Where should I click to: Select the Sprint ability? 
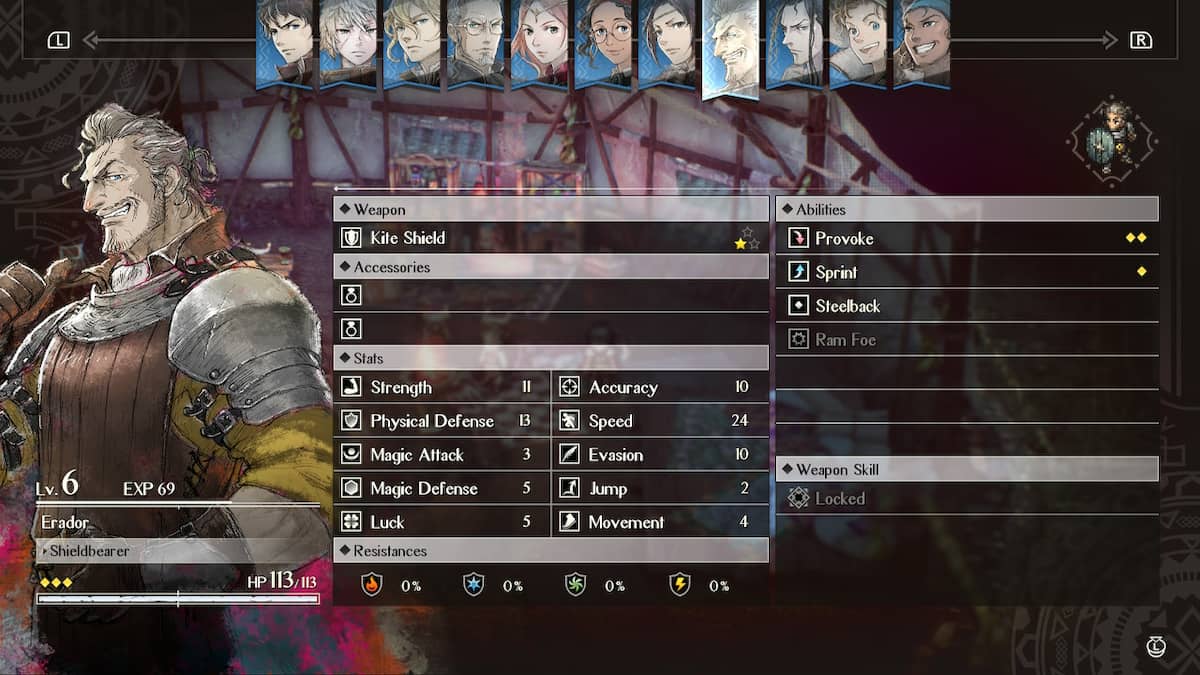tap(966, 272)
